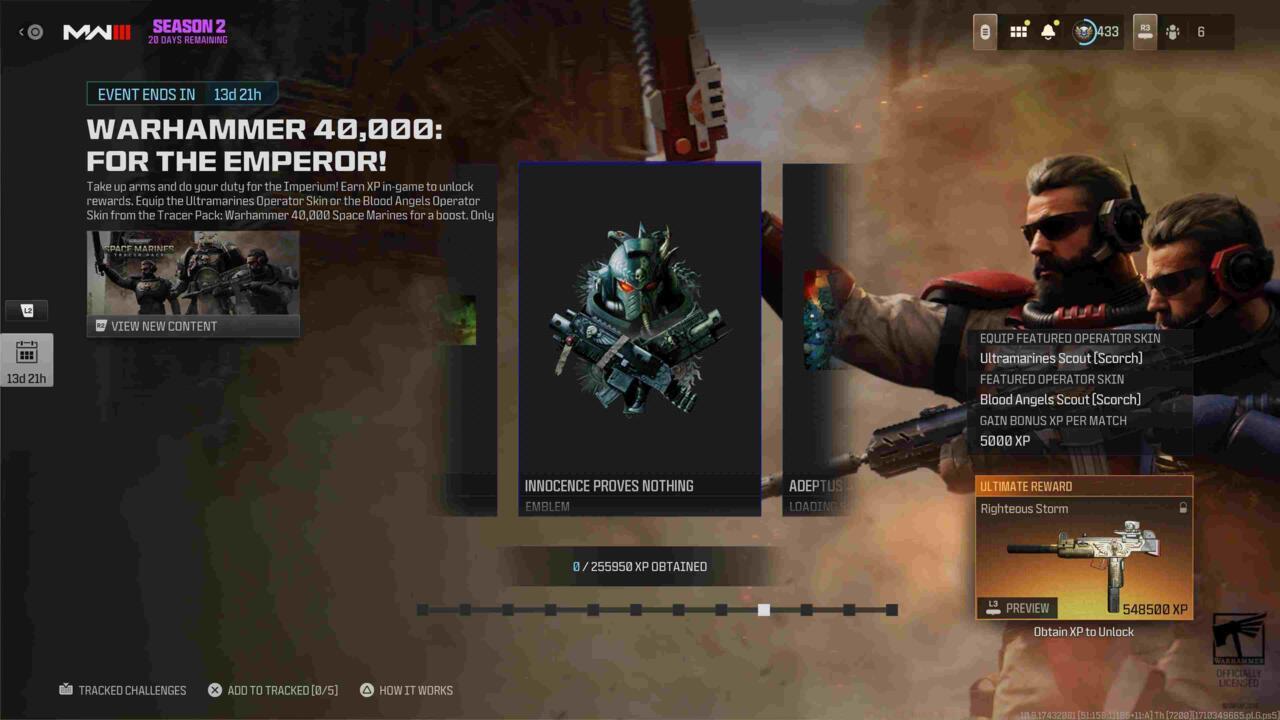The image size is (1280, 720).
Task: Select the Blood Angels Scout (Scorch) skin
Action: click(x=1060, y=399)
